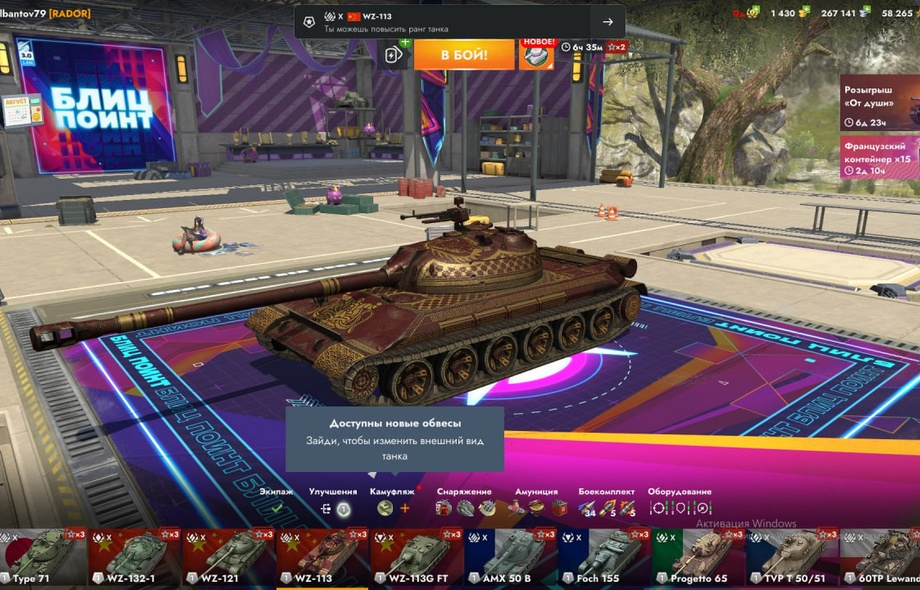Select the Foch 155 tank thumbnail
Viewport: 920px width, 590px height.
pyautogui.click(x=605, y=557)
